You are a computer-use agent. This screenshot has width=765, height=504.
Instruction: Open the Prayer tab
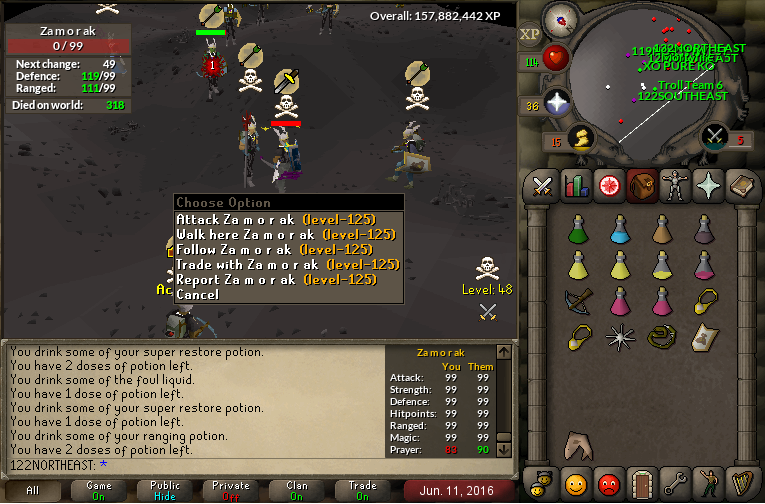pyautogui.click(x=706, y=186)
